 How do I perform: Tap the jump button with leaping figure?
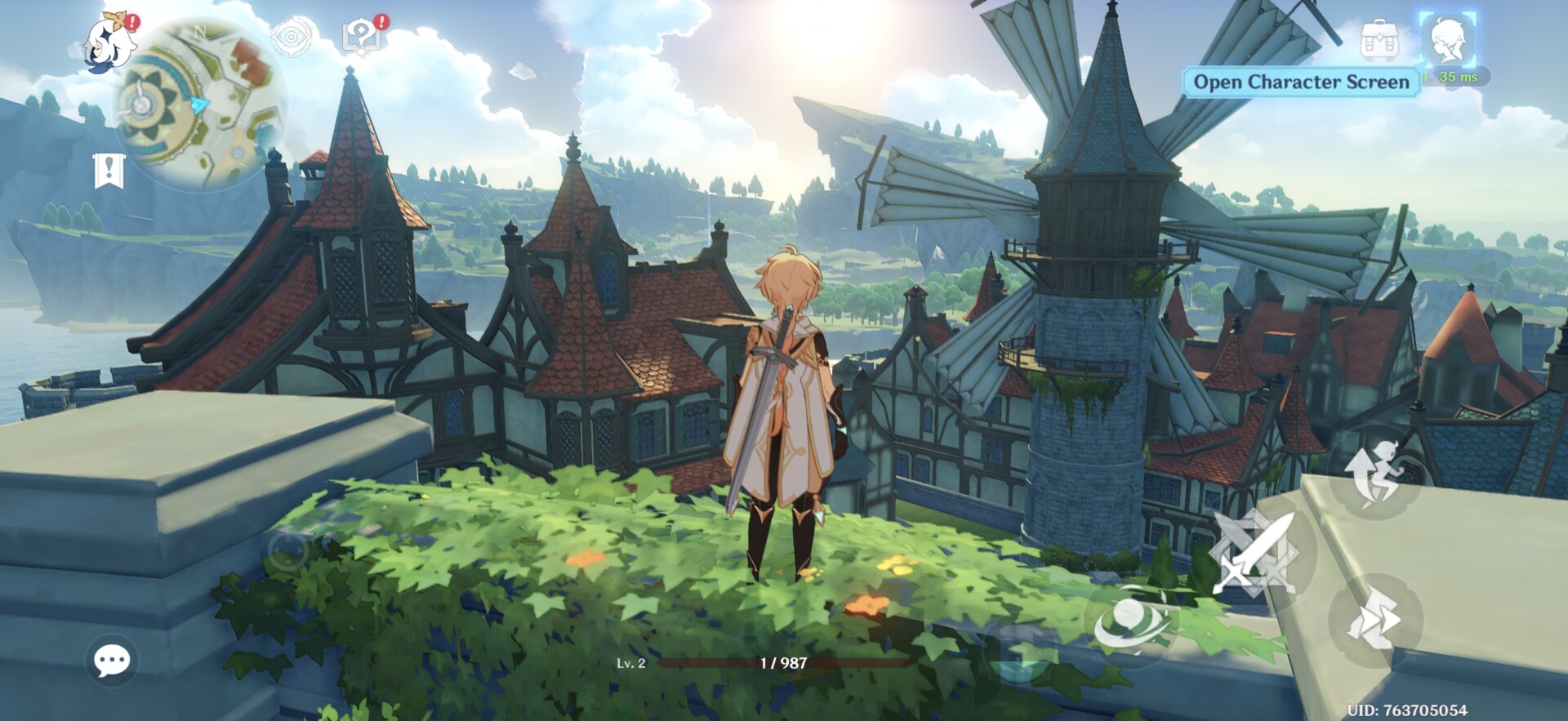[x=1376, y=474]
